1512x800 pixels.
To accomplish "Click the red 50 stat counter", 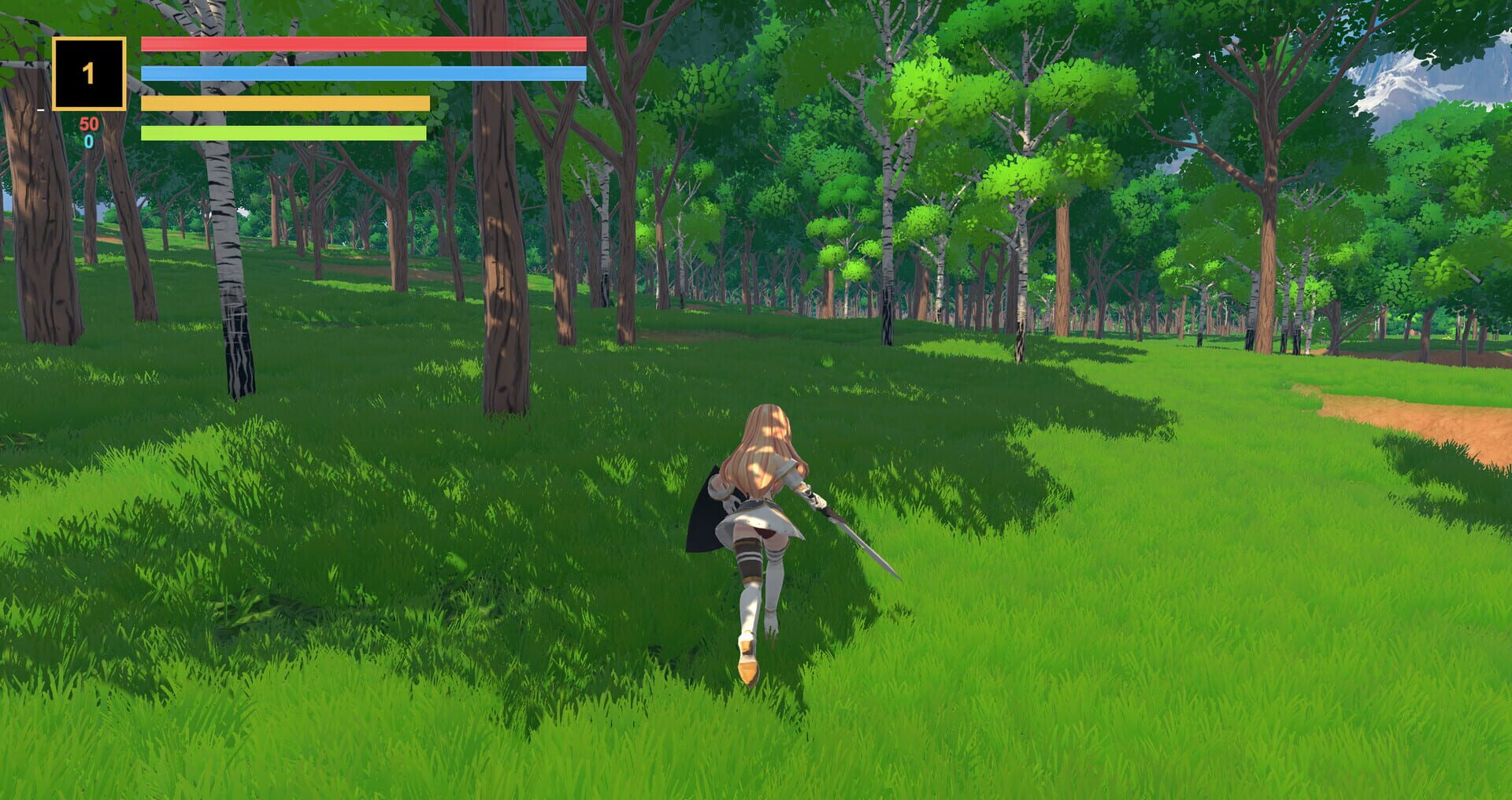I will click(89, 124).
